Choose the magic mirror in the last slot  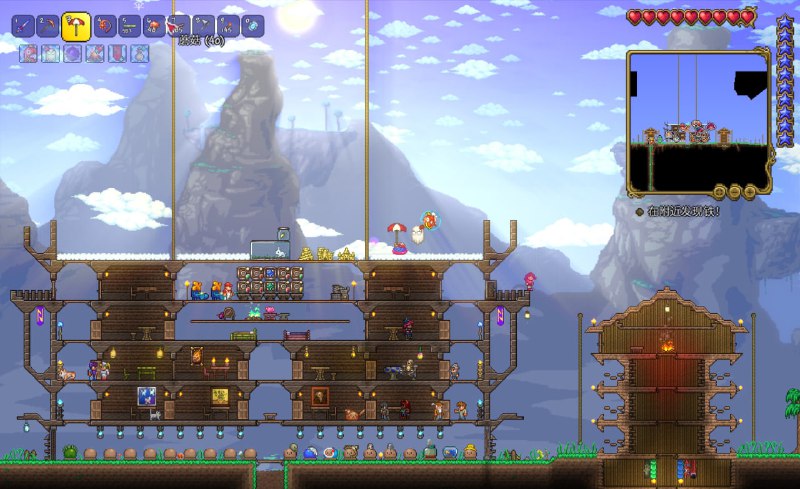pyautogui.click(x=253, y=26)
